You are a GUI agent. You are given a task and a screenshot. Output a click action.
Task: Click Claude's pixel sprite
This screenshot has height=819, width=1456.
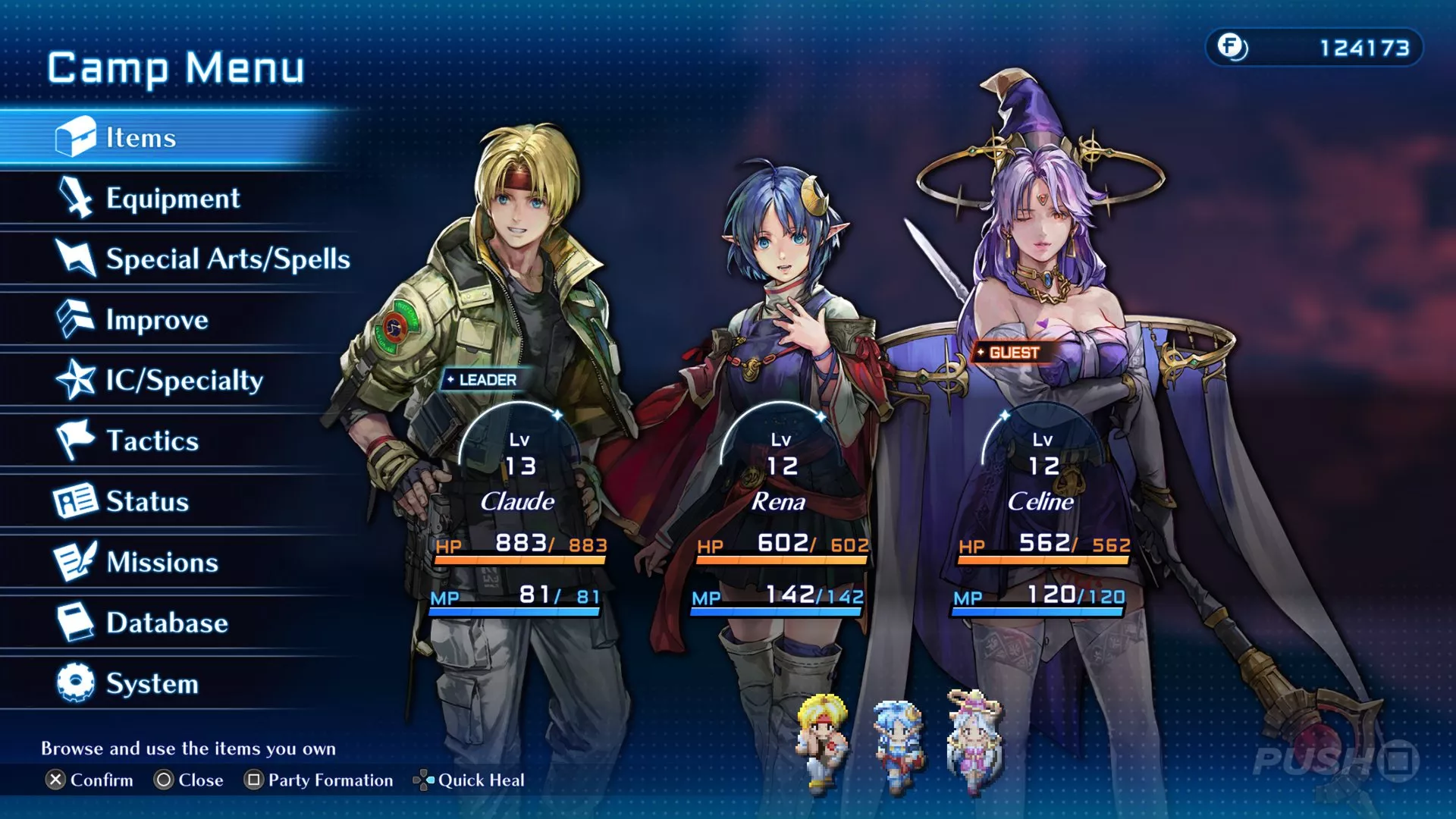(x=822, y=741)
